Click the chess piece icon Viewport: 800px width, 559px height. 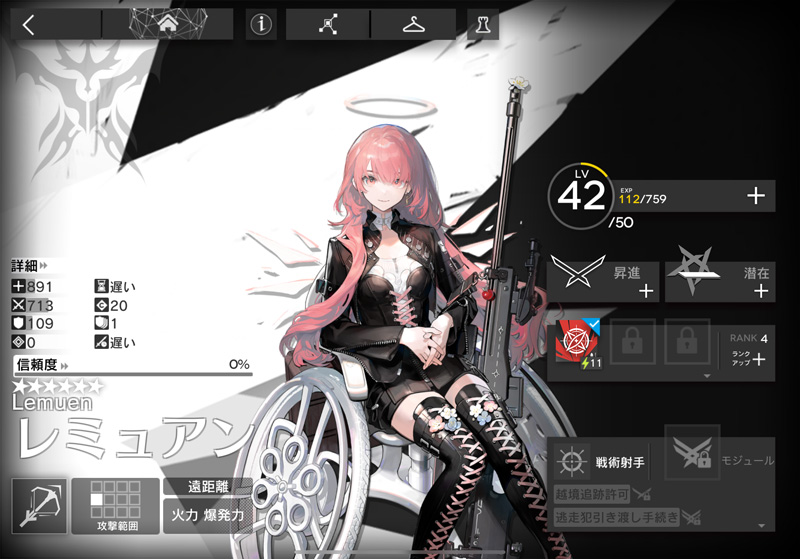(x=482, y=25)
